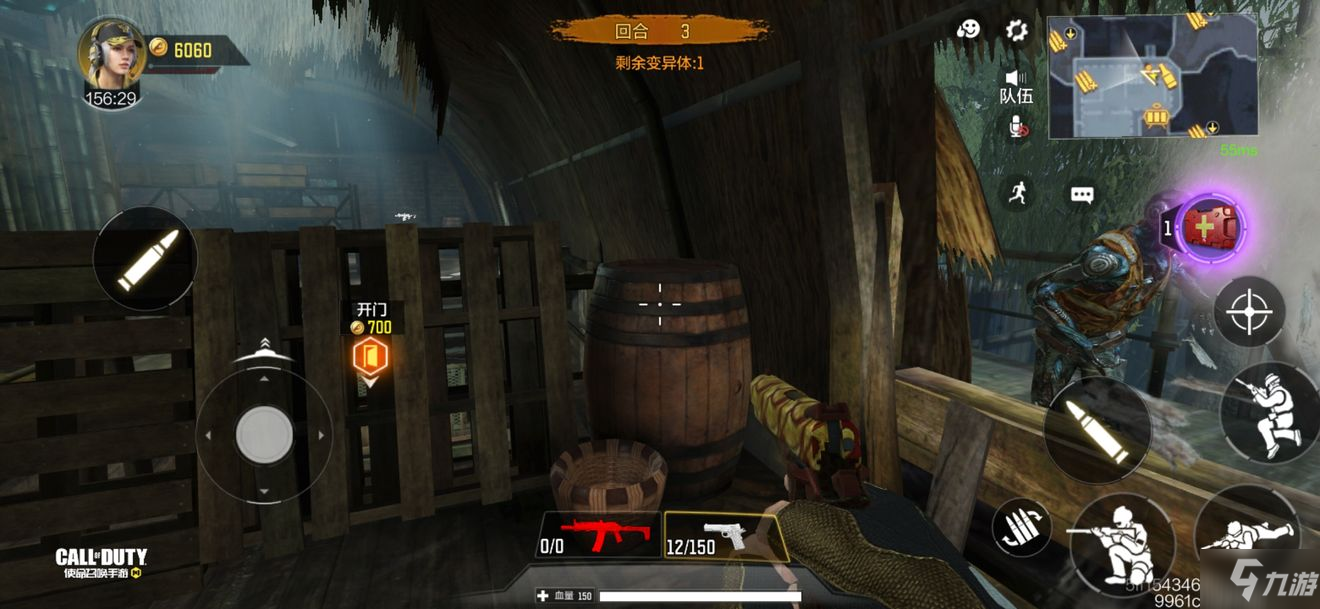1320x609 pixels.
Task: Open the settings gear menu
Action: pos(1016,30)
